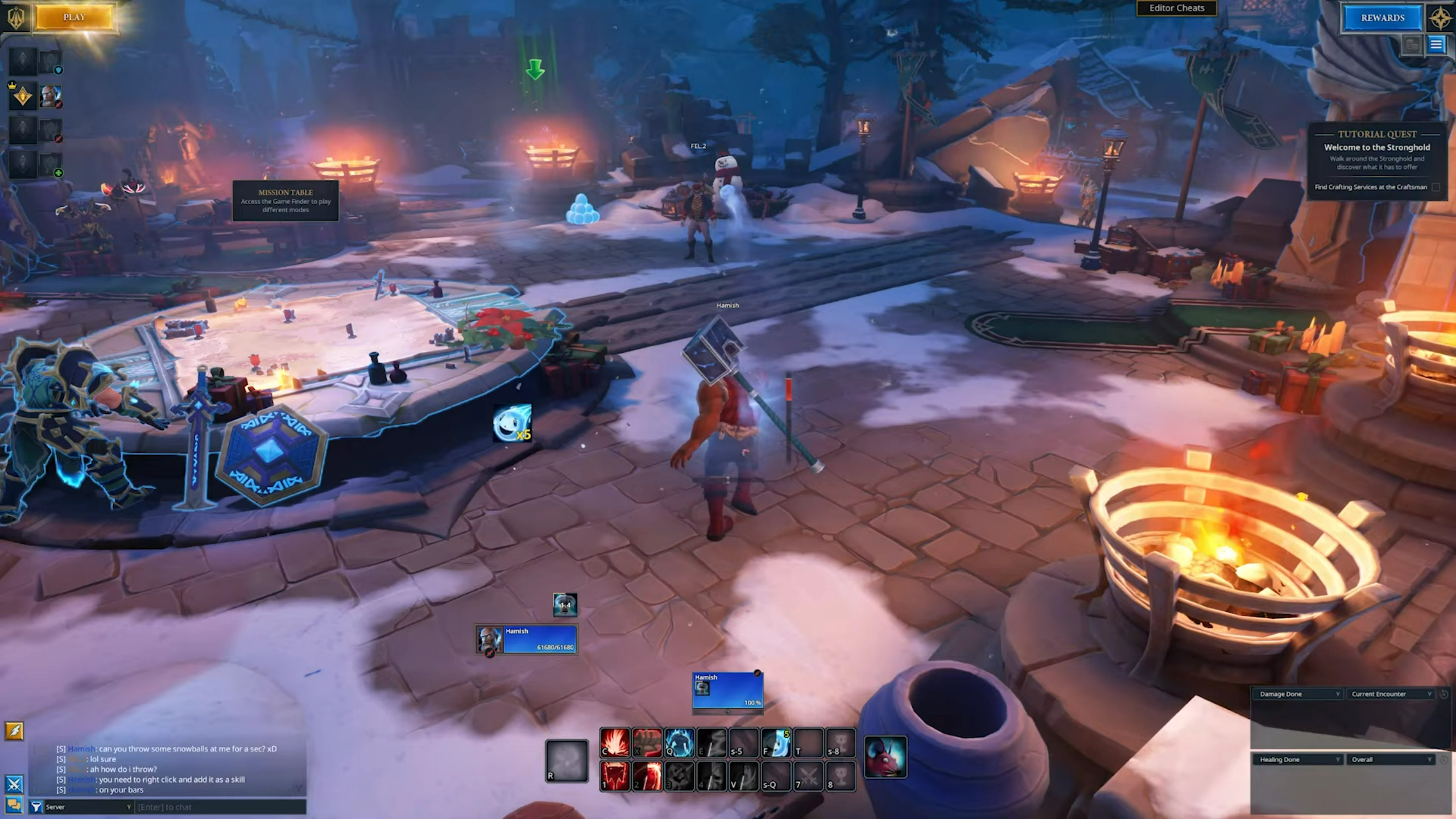Use the red fist ability on X

coord(647,743)
